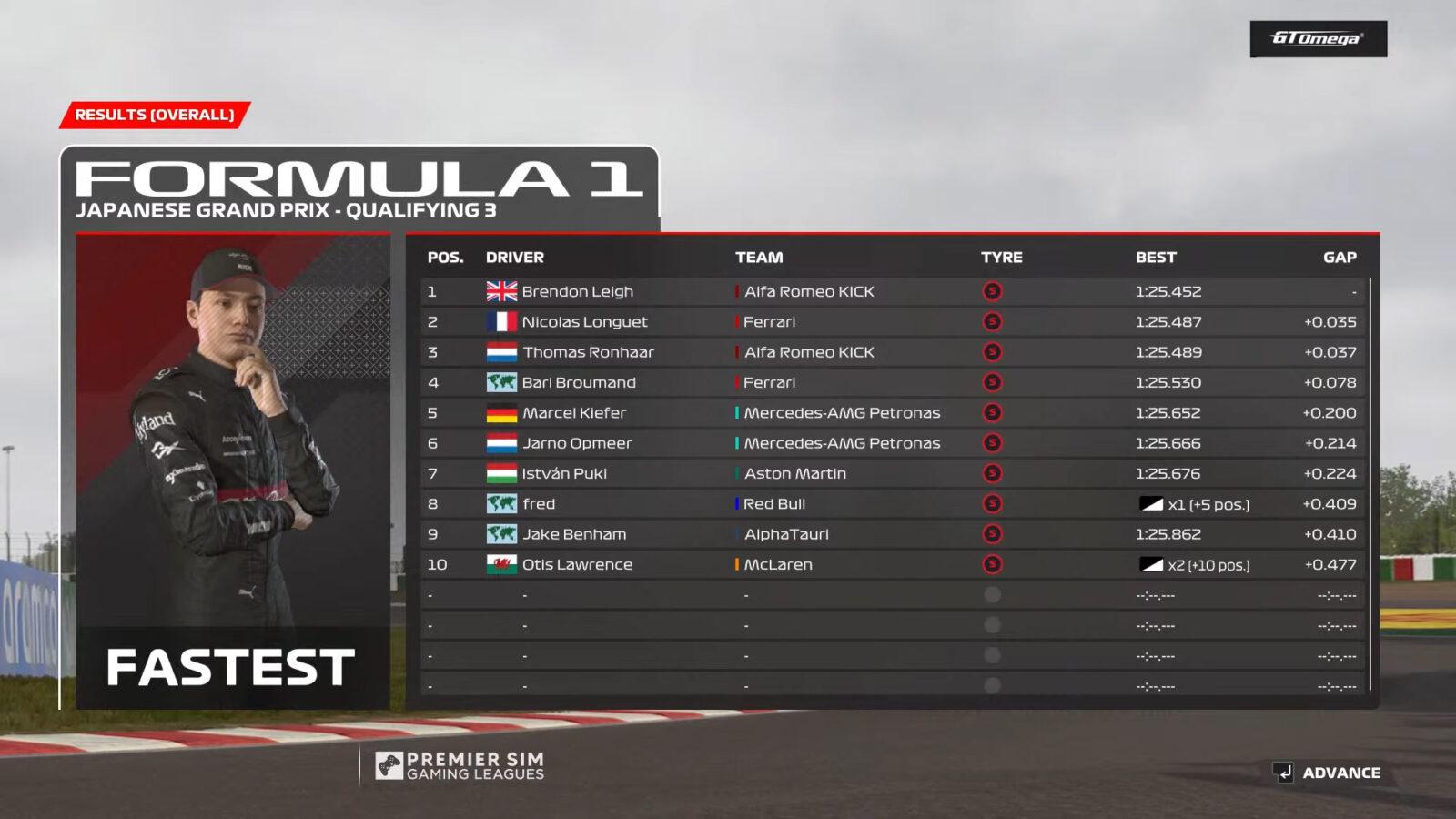Screen dimensions: 1456x819
Task: Sort results by the BEST column header
Action: (x=1156, y=258)
